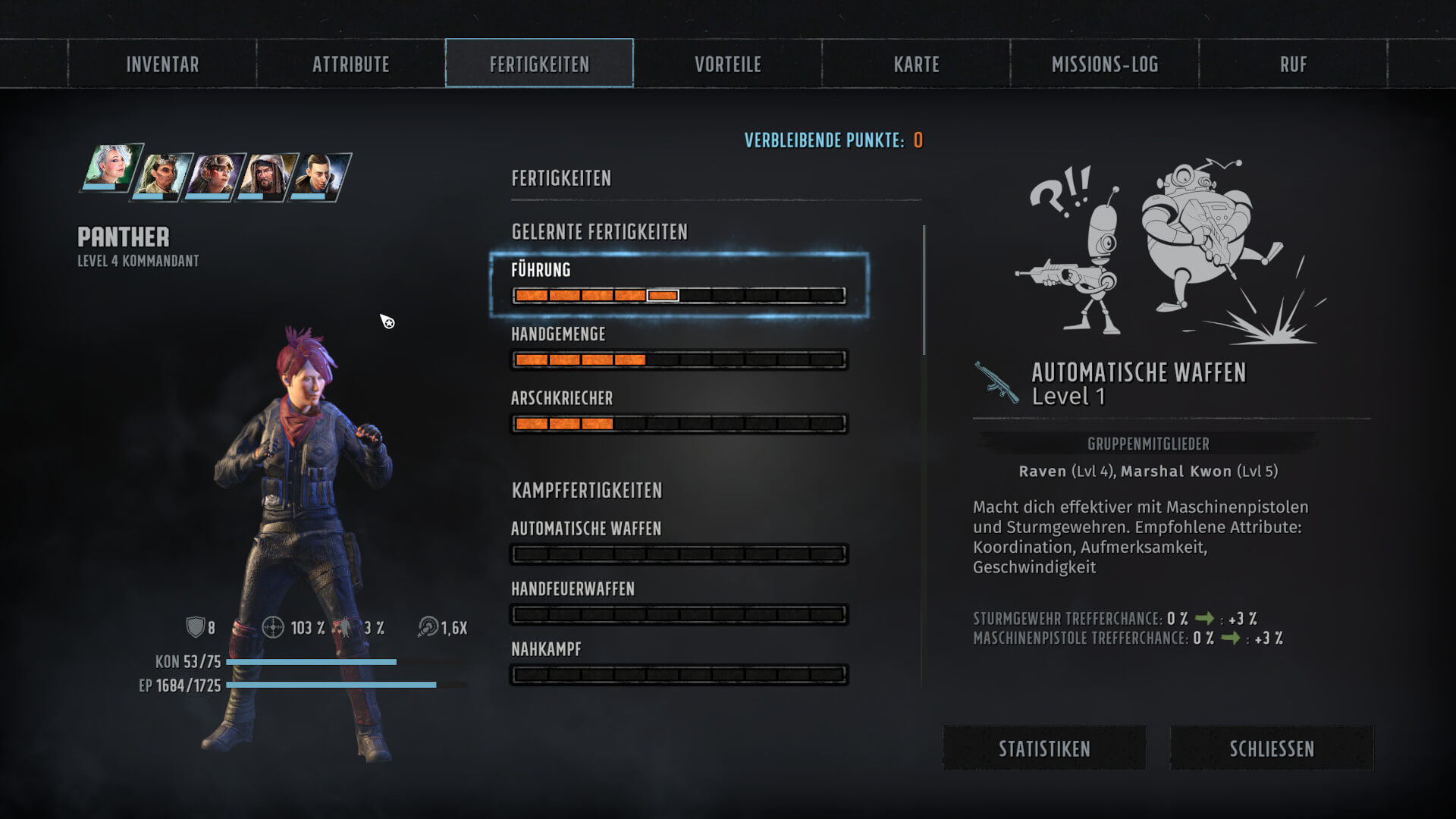Select the Nahkampf skill bar
Screen dimensions: 1456x819
[679, 674]
